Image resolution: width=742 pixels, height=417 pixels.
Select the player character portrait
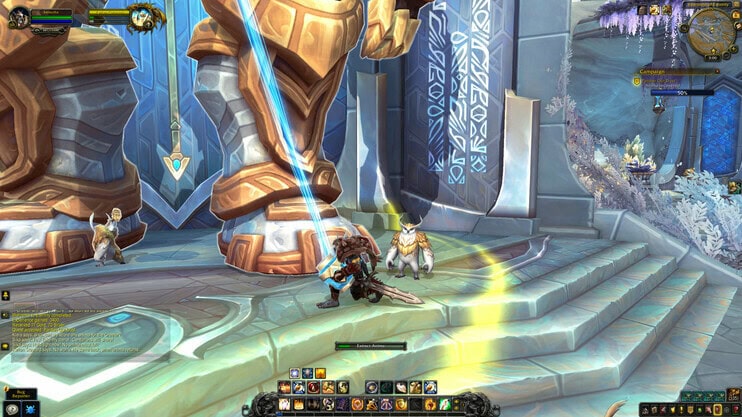point(18,16)
